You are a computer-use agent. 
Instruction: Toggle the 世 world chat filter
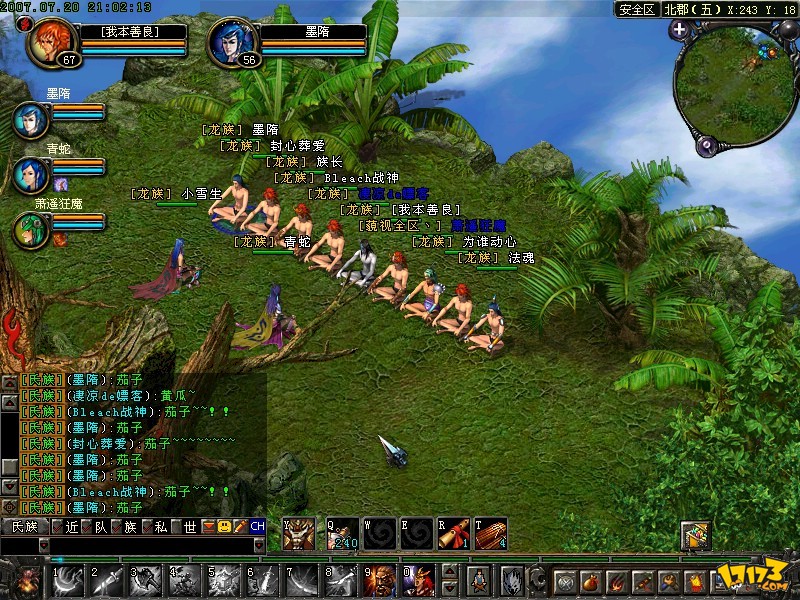click(183, 526)
